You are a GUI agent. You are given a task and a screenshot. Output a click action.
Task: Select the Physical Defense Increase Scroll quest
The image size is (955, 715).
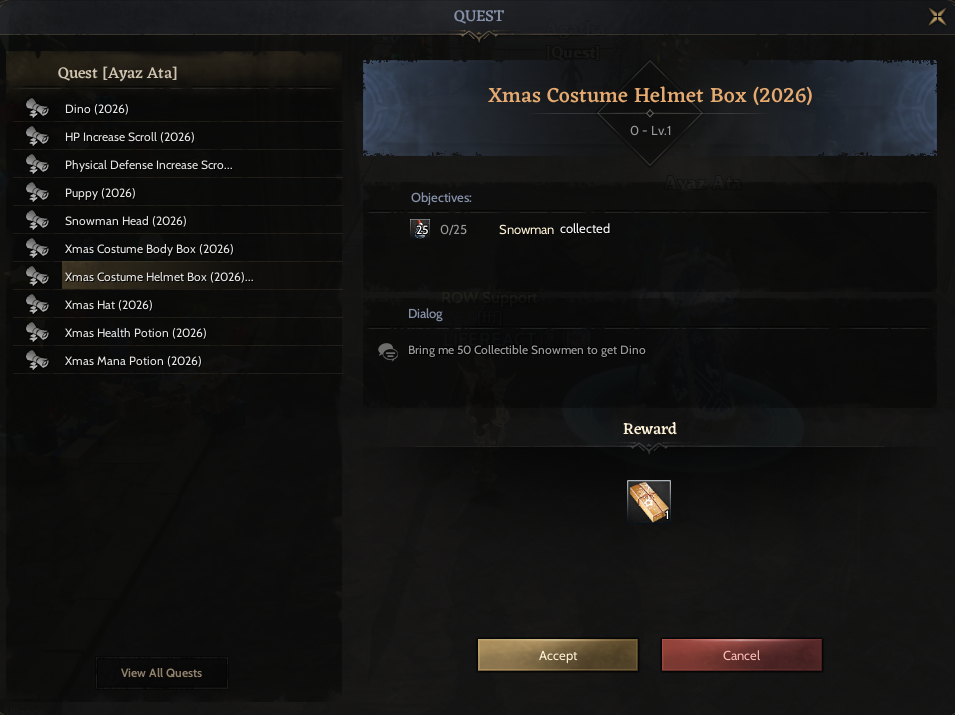pyautogui.click(x=148, y=165)
